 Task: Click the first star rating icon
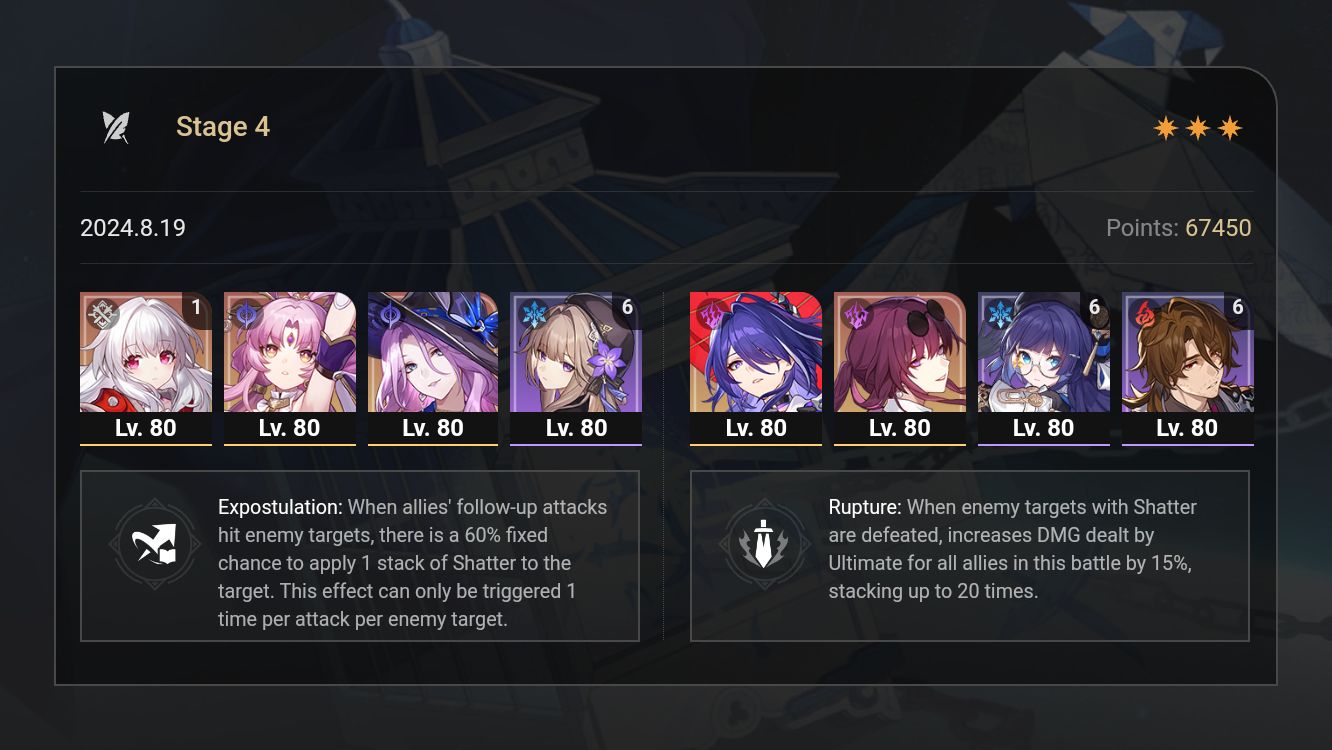(1164, 127)
